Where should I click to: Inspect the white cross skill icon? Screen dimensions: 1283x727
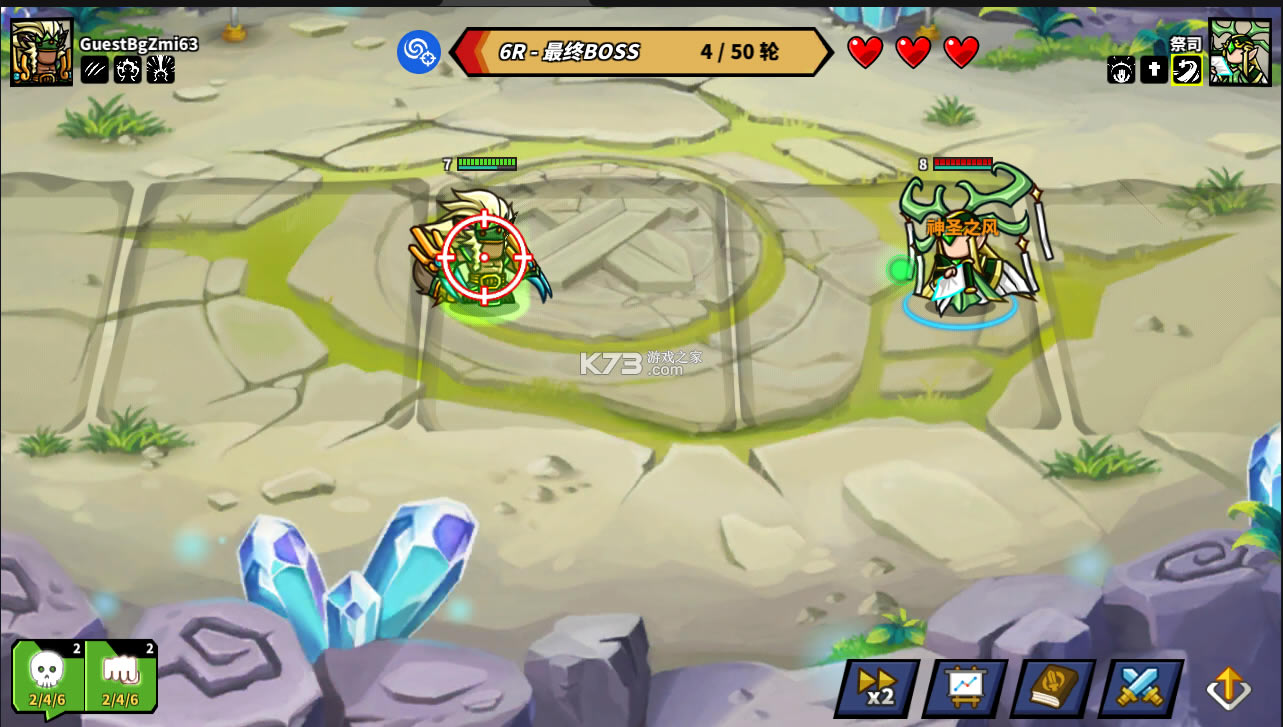1154,70
